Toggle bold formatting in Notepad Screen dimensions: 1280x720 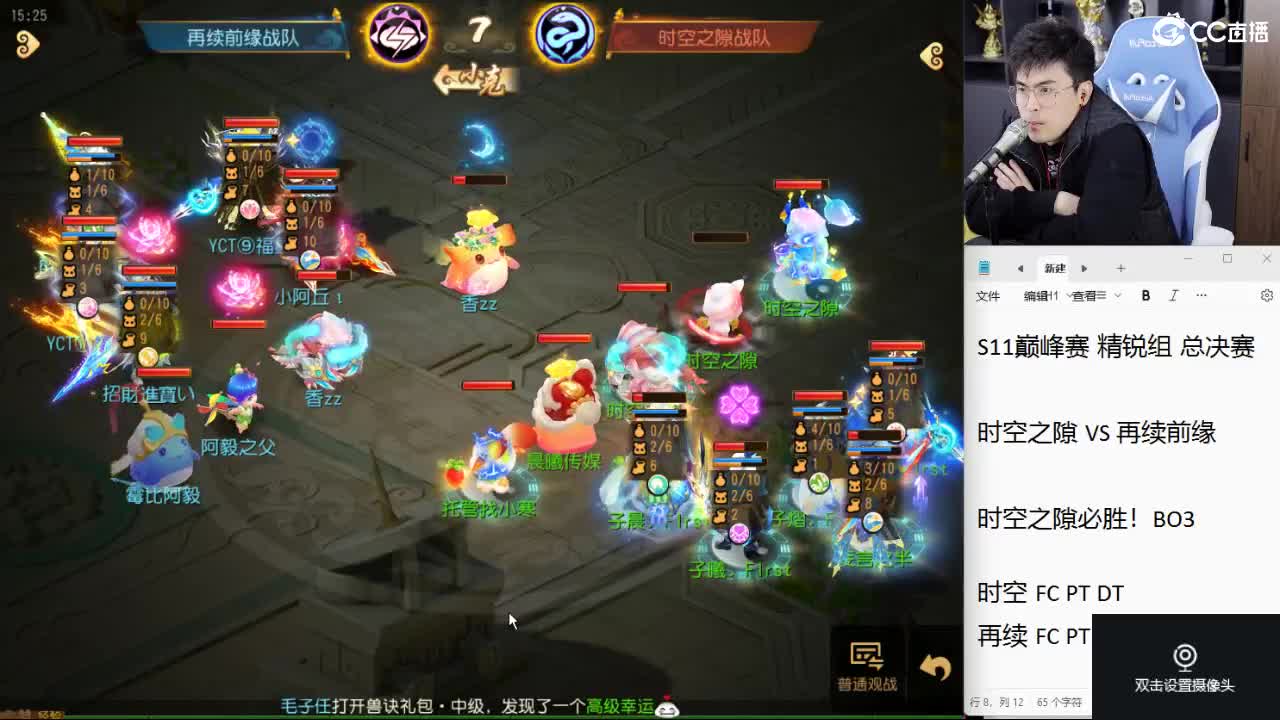coord(1145,296)
